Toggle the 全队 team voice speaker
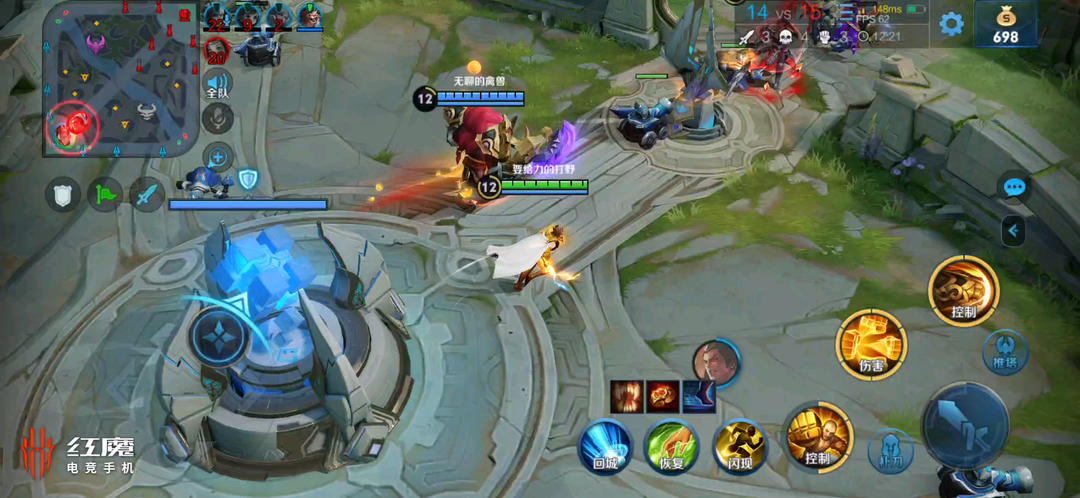The height and width of the screenshot is (498, 1080). coord(218,84)
